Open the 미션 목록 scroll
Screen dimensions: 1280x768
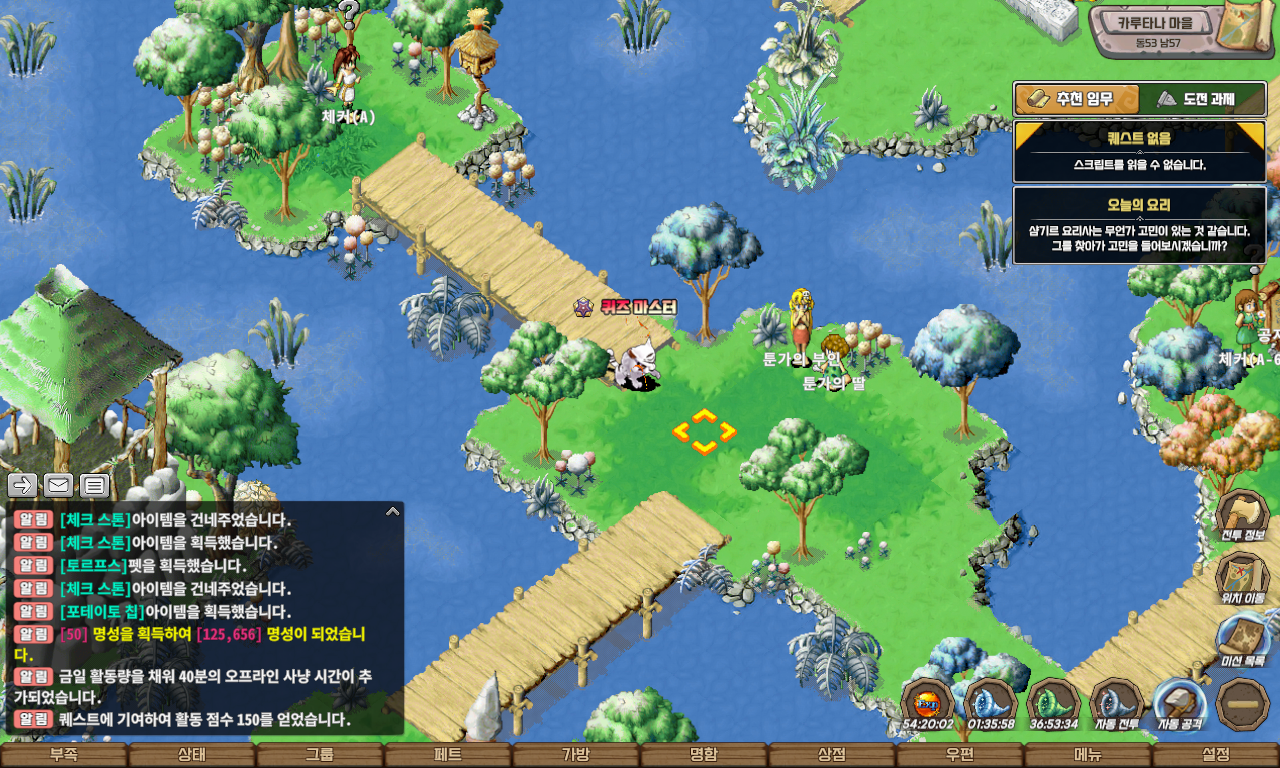point(1242,640)
